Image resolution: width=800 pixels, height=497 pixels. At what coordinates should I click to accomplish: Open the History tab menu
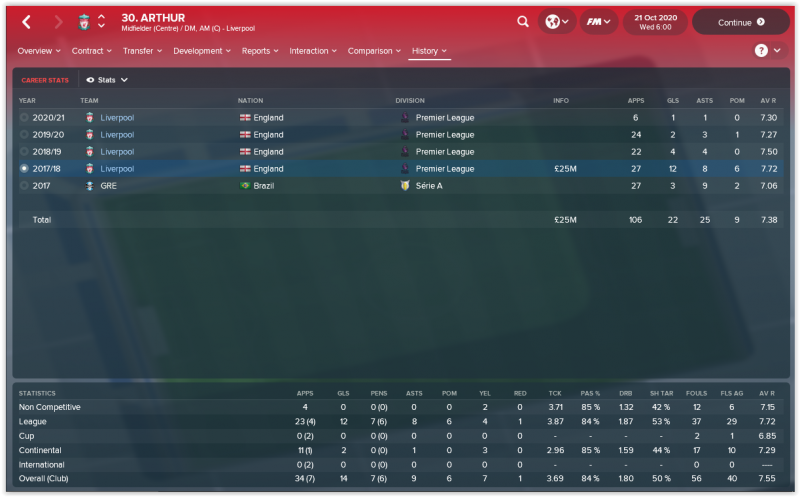pos(429,50)
